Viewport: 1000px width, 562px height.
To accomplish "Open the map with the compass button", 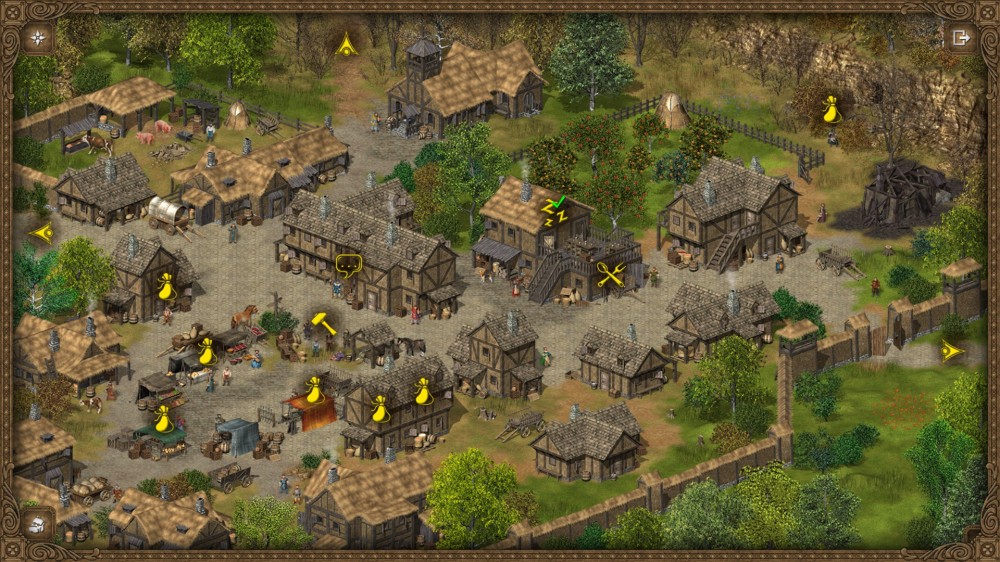I will point(38,38).
